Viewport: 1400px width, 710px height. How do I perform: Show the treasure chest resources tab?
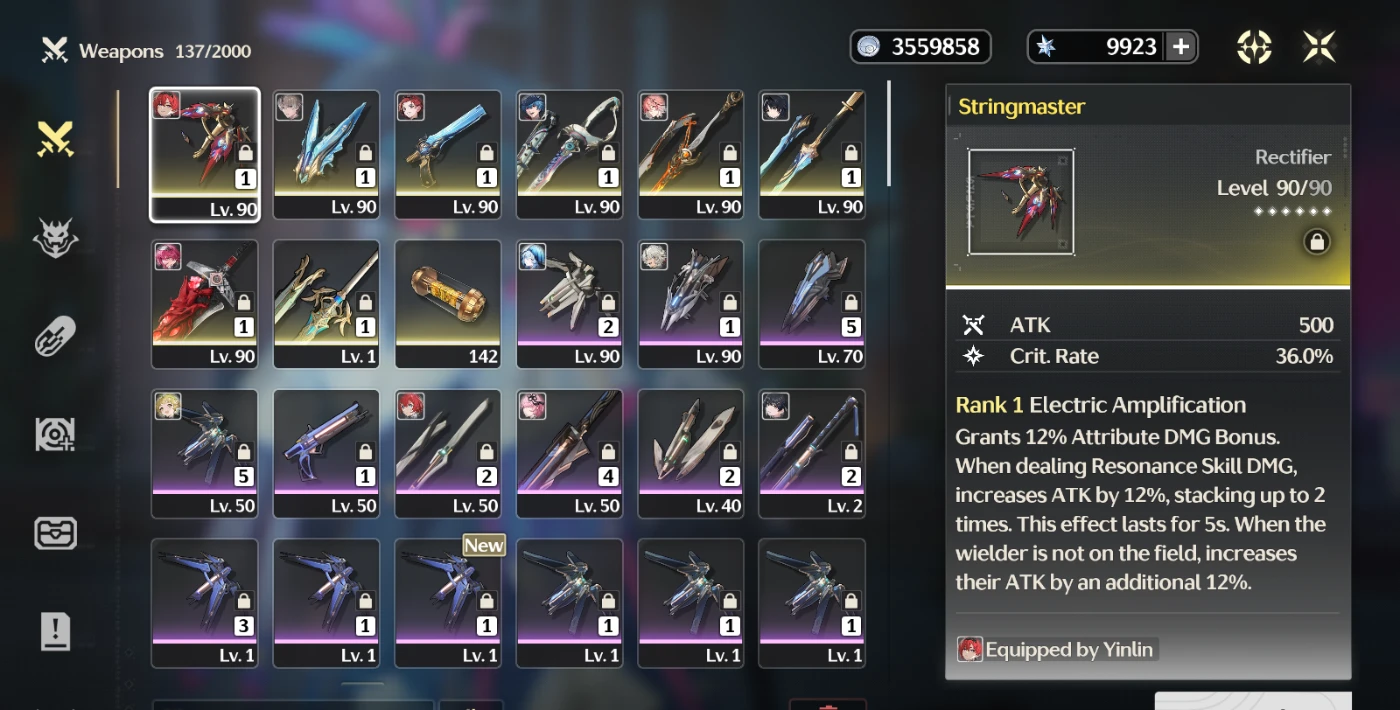[x=55, y=532]
